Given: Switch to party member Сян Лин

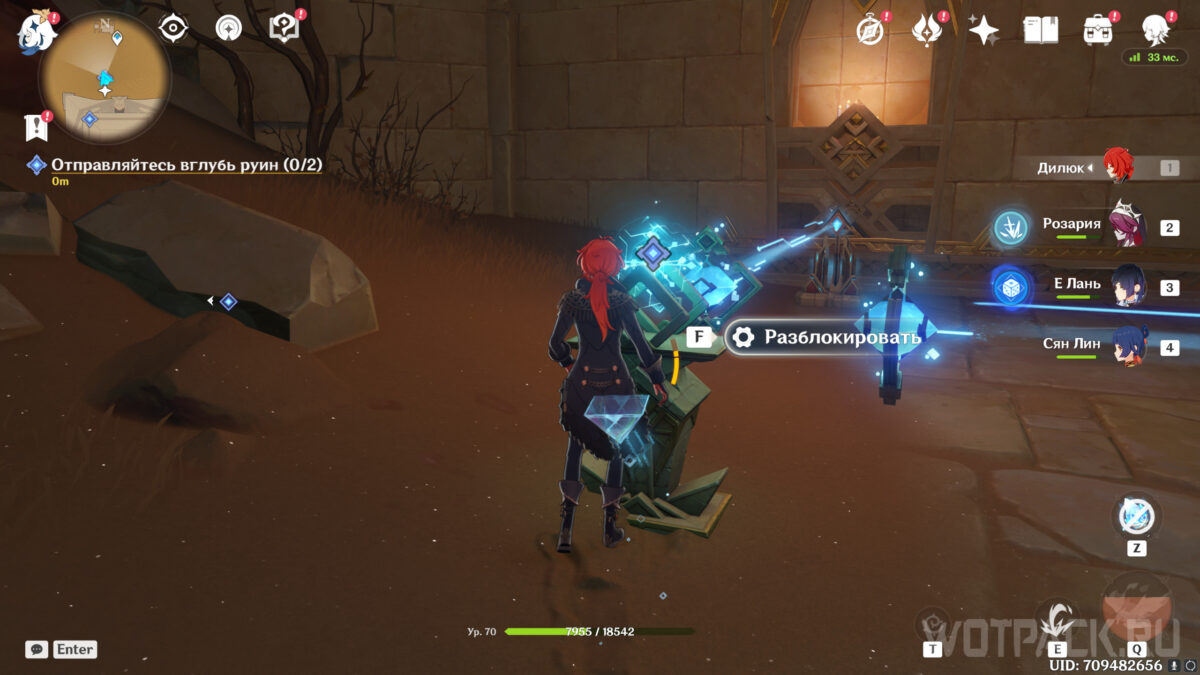Looking at the screenshot, I should tap(1126, 346).
